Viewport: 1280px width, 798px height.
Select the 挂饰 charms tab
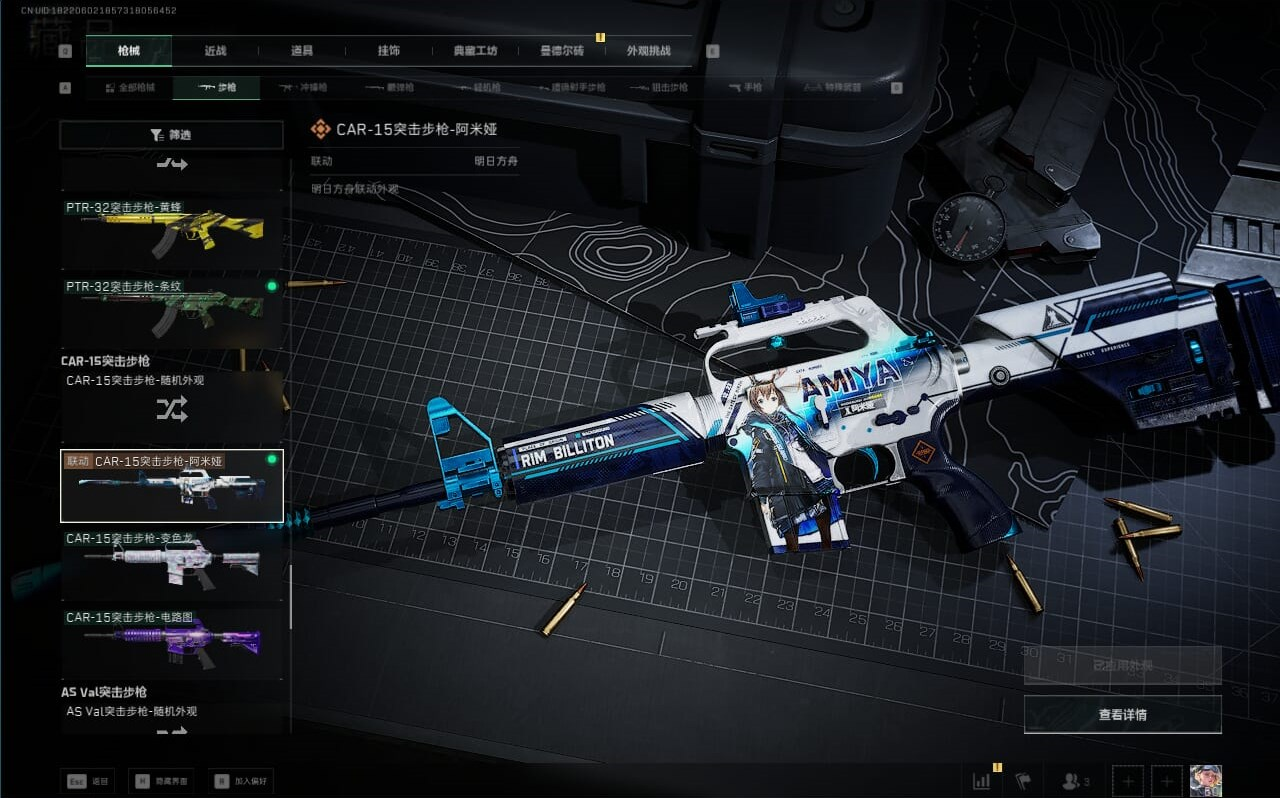click(388, 51)
